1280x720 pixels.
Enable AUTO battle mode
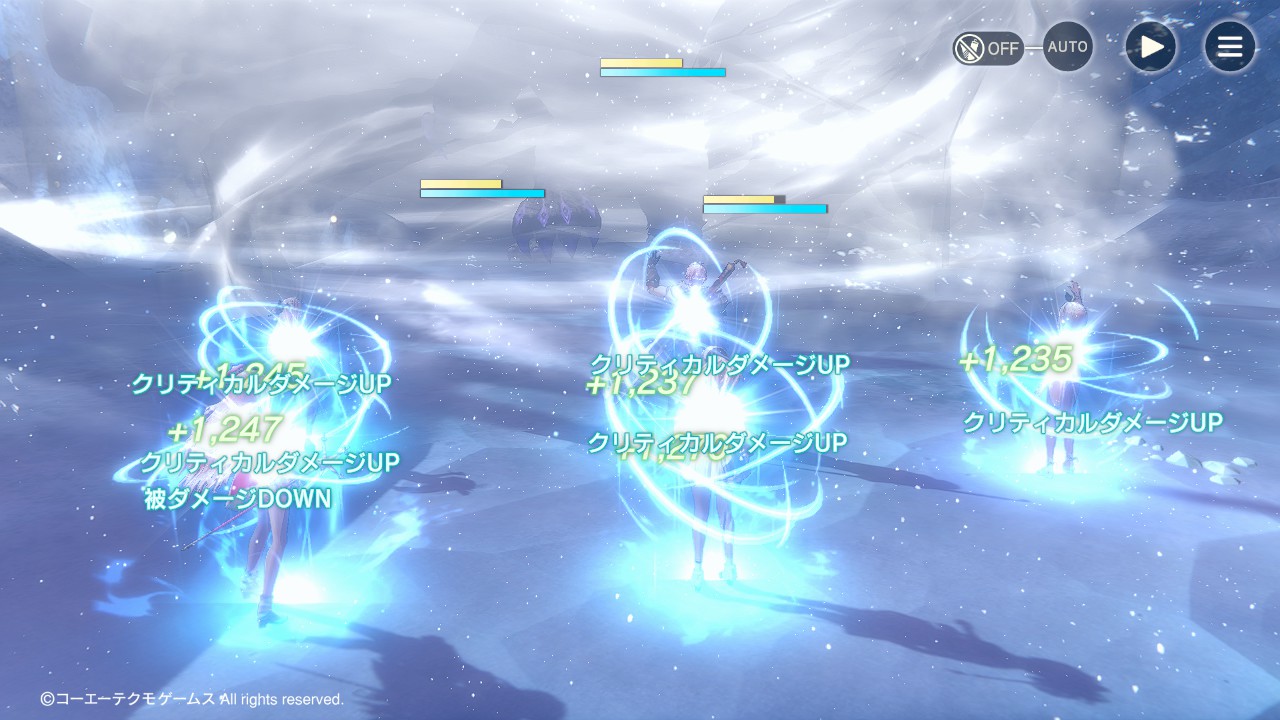coord(1068,47)
